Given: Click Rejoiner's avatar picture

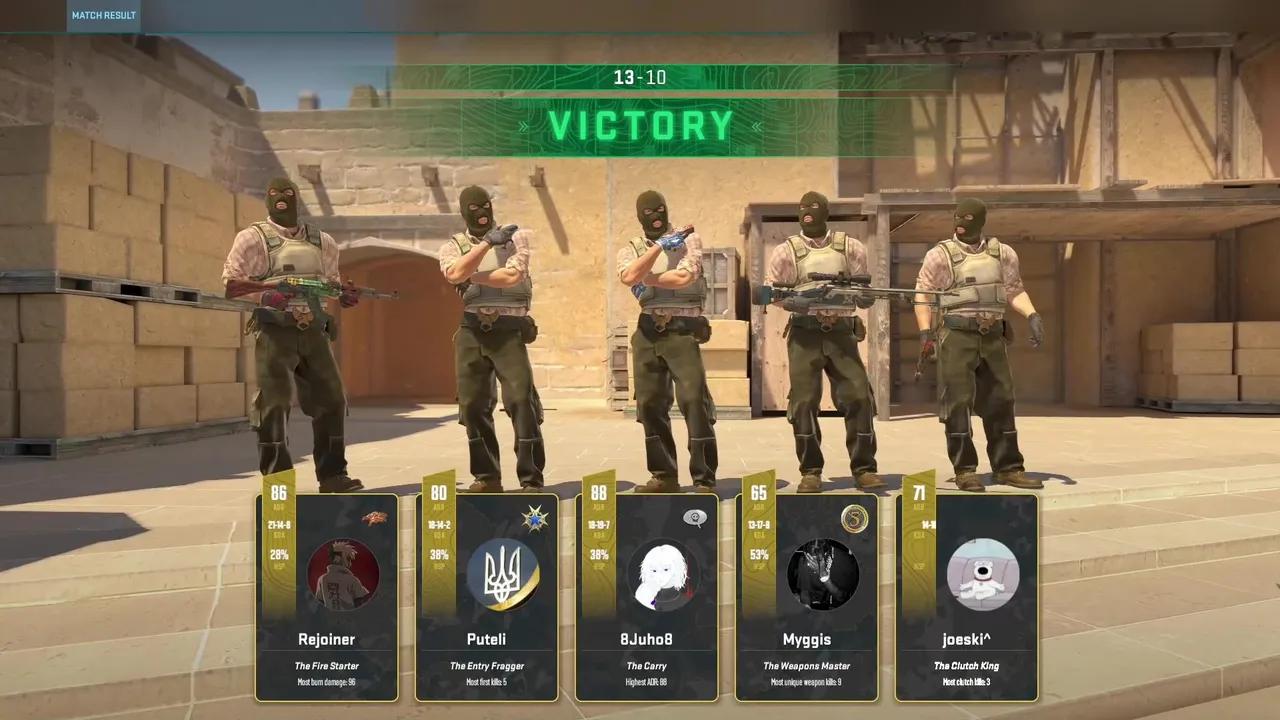Looking at the screenshot, I should pyautogui.click(x=343, y=575).
